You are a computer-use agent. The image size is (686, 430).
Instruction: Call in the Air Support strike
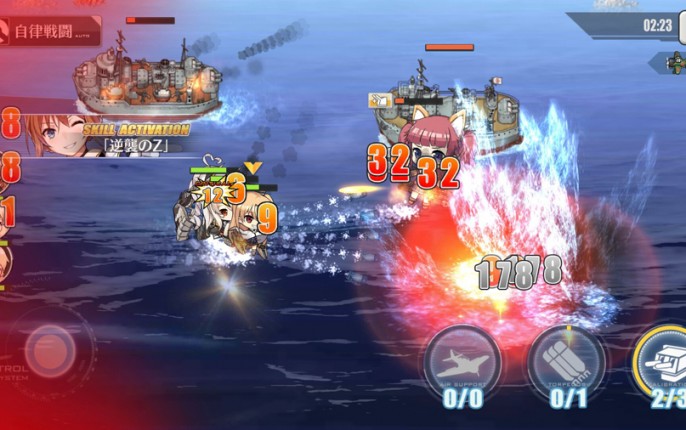pyautogui.click(x=462, y=360)
